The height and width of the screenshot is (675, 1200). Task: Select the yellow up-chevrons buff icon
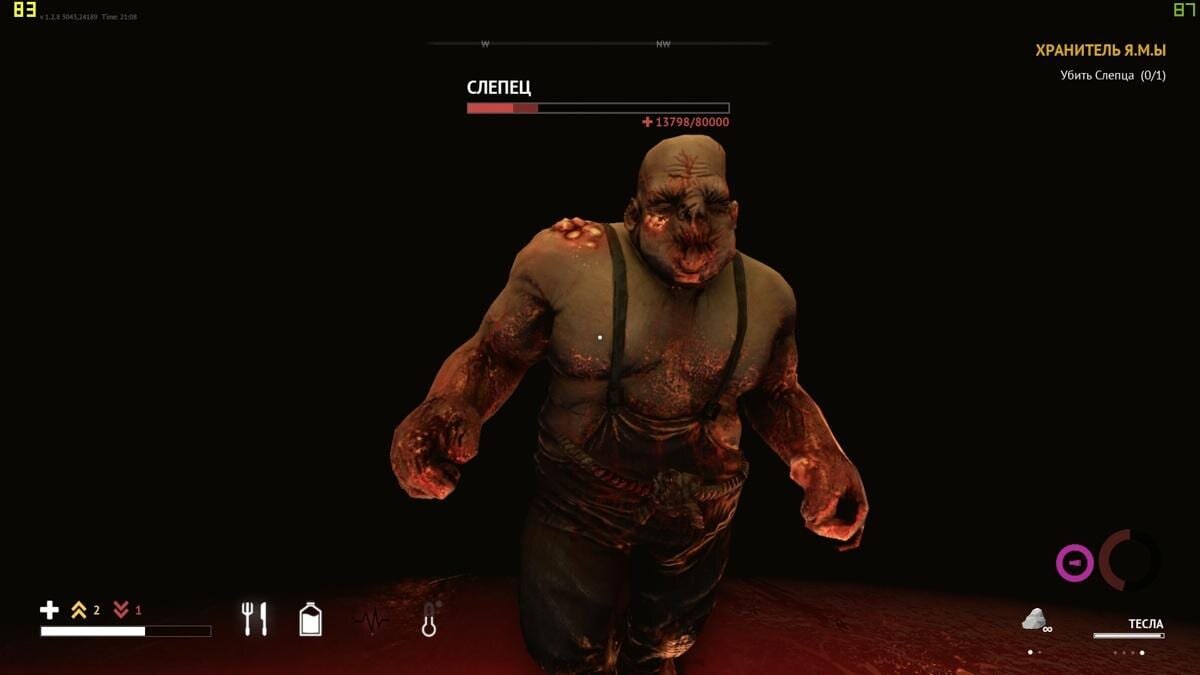[79, 610]
